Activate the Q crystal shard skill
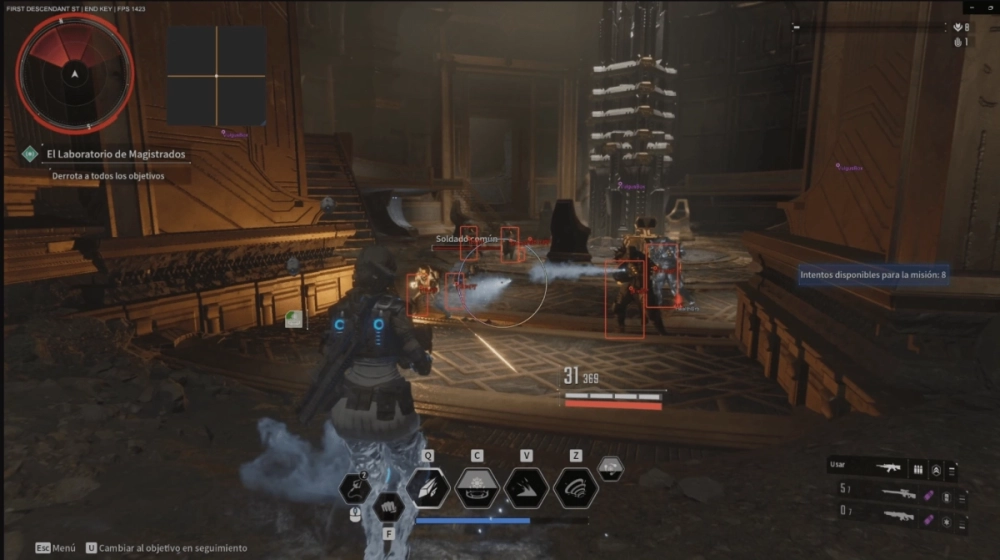 point(428,487)
